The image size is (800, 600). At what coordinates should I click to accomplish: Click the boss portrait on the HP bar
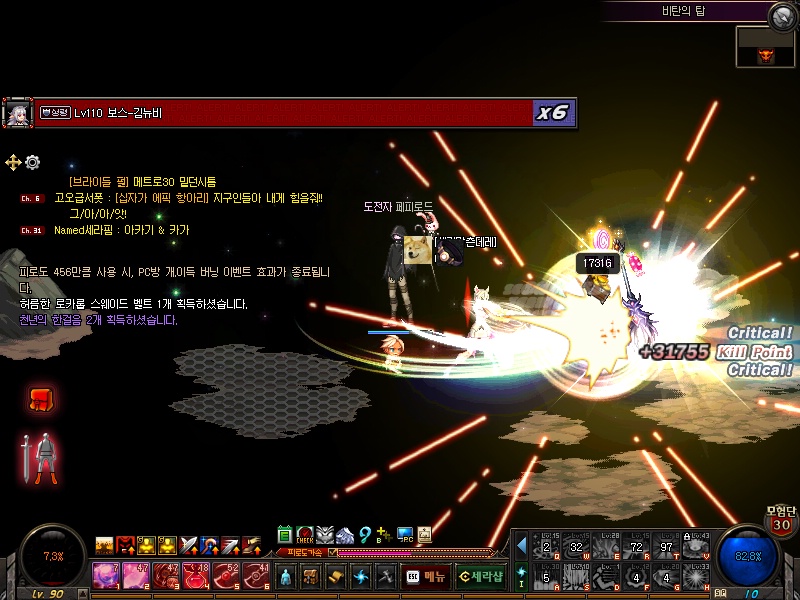coord(17,113)
